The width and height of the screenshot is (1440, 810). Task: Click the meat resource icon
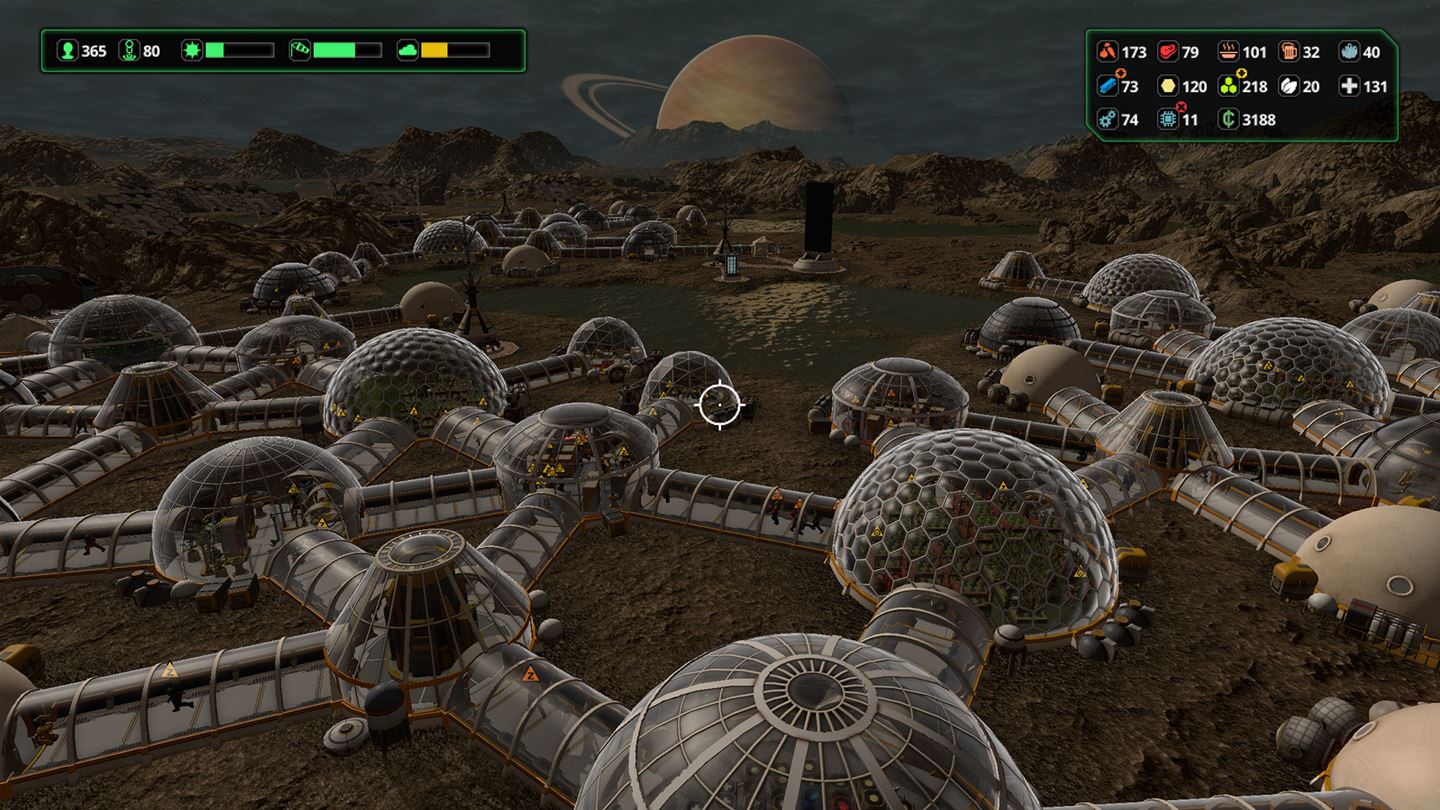[1166, 52]
